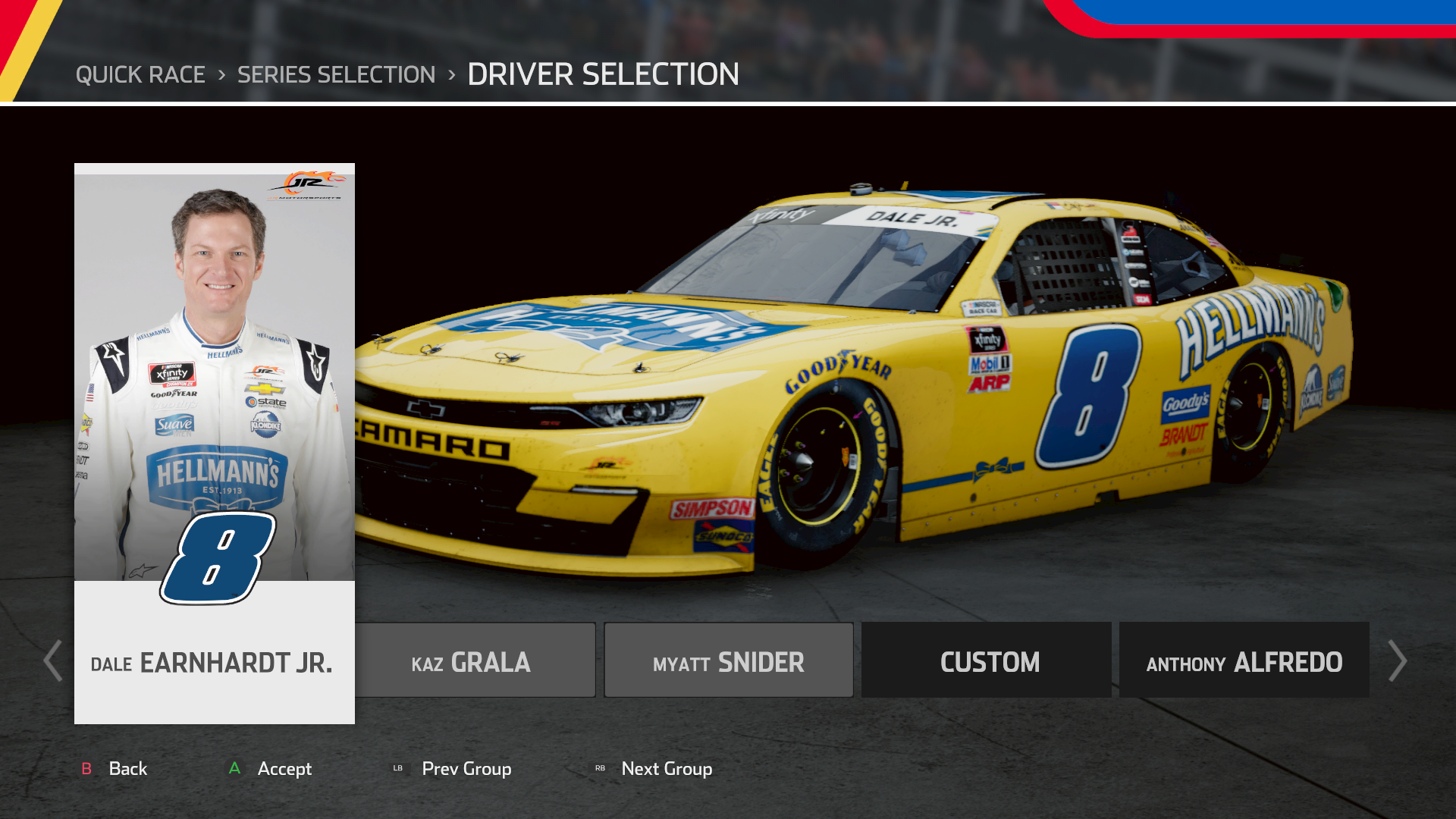Screen dimensions: 1456x819
Task: Return to Quick Race via breadcrumb
Action: pyautogui.click(x=140, y=74)
